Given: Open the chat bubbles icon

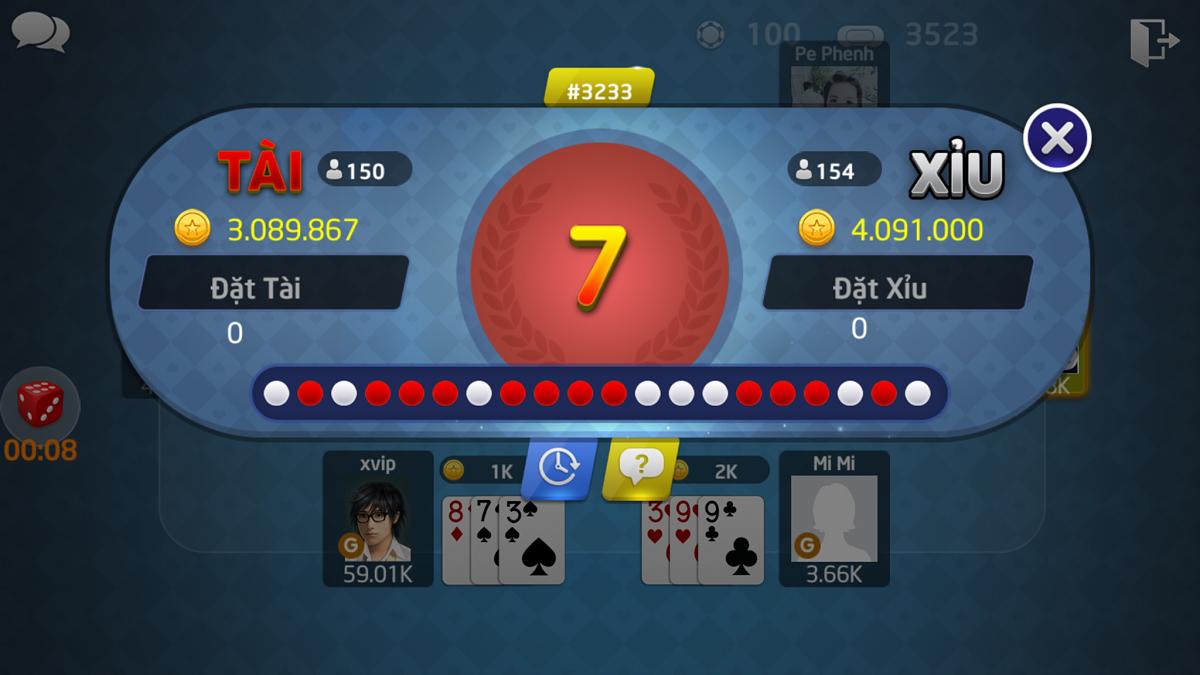Looking at the screenshot, I should pos(40,32).
